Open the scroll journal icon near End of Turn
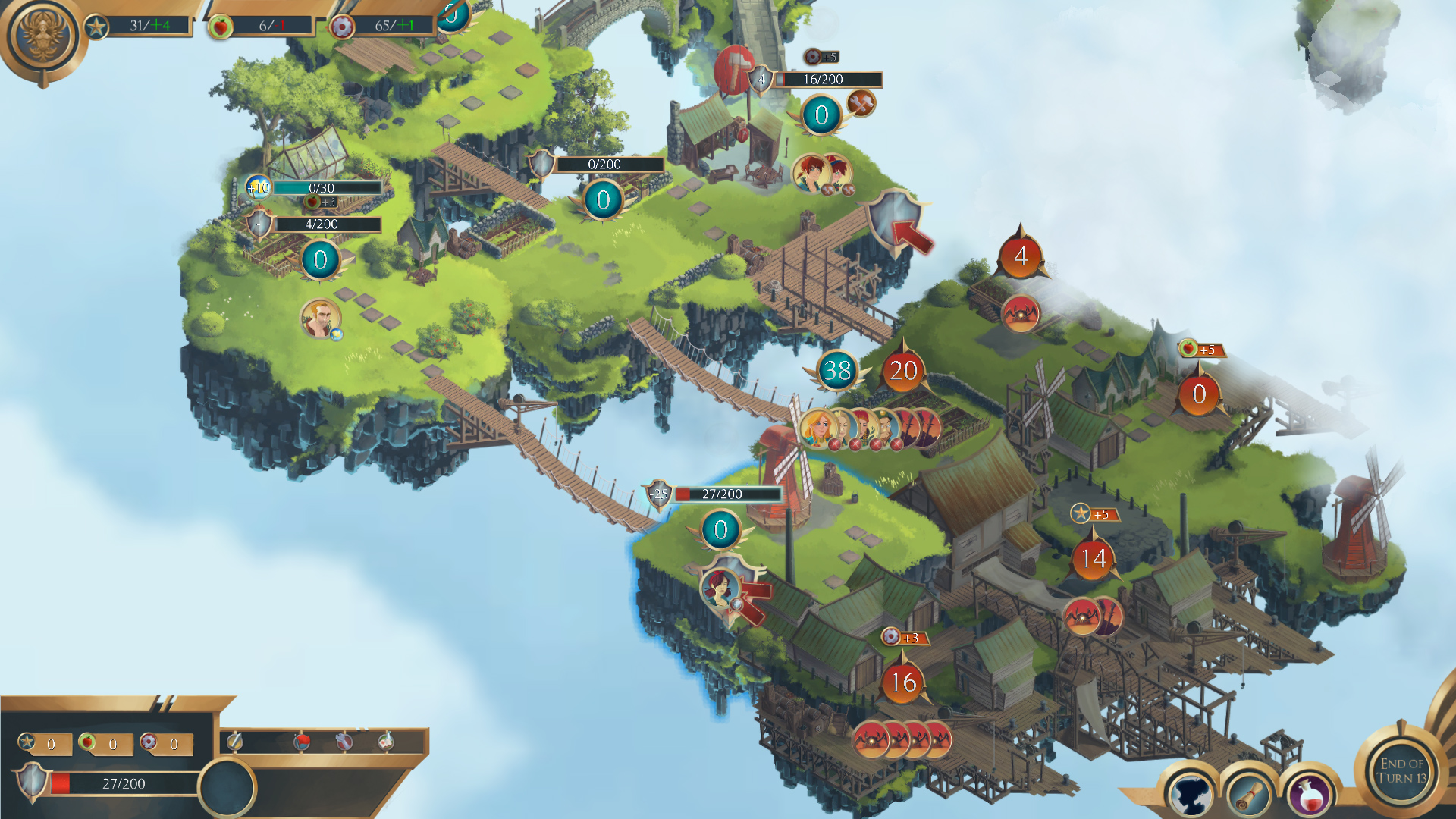The image size is (1456, 819). click(x=1249, y=795)
